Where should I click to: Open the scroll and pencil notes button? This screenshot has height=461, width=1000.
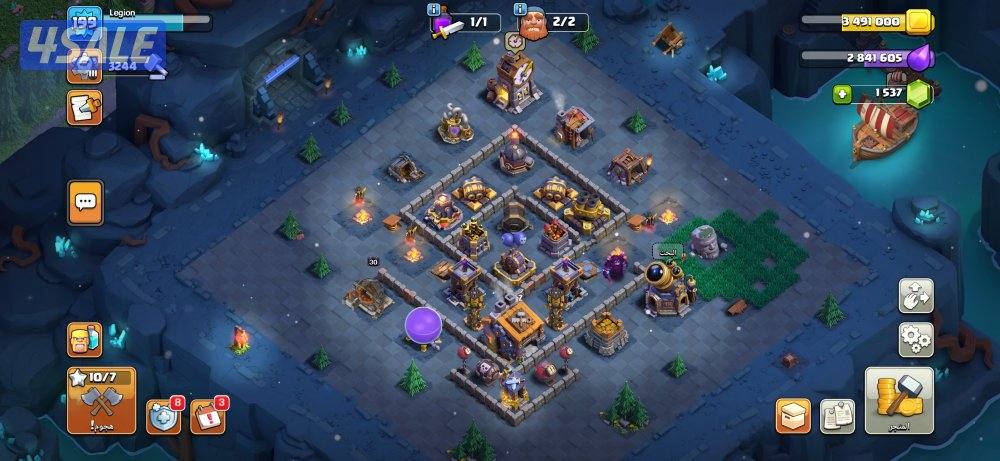click(84, 107)
